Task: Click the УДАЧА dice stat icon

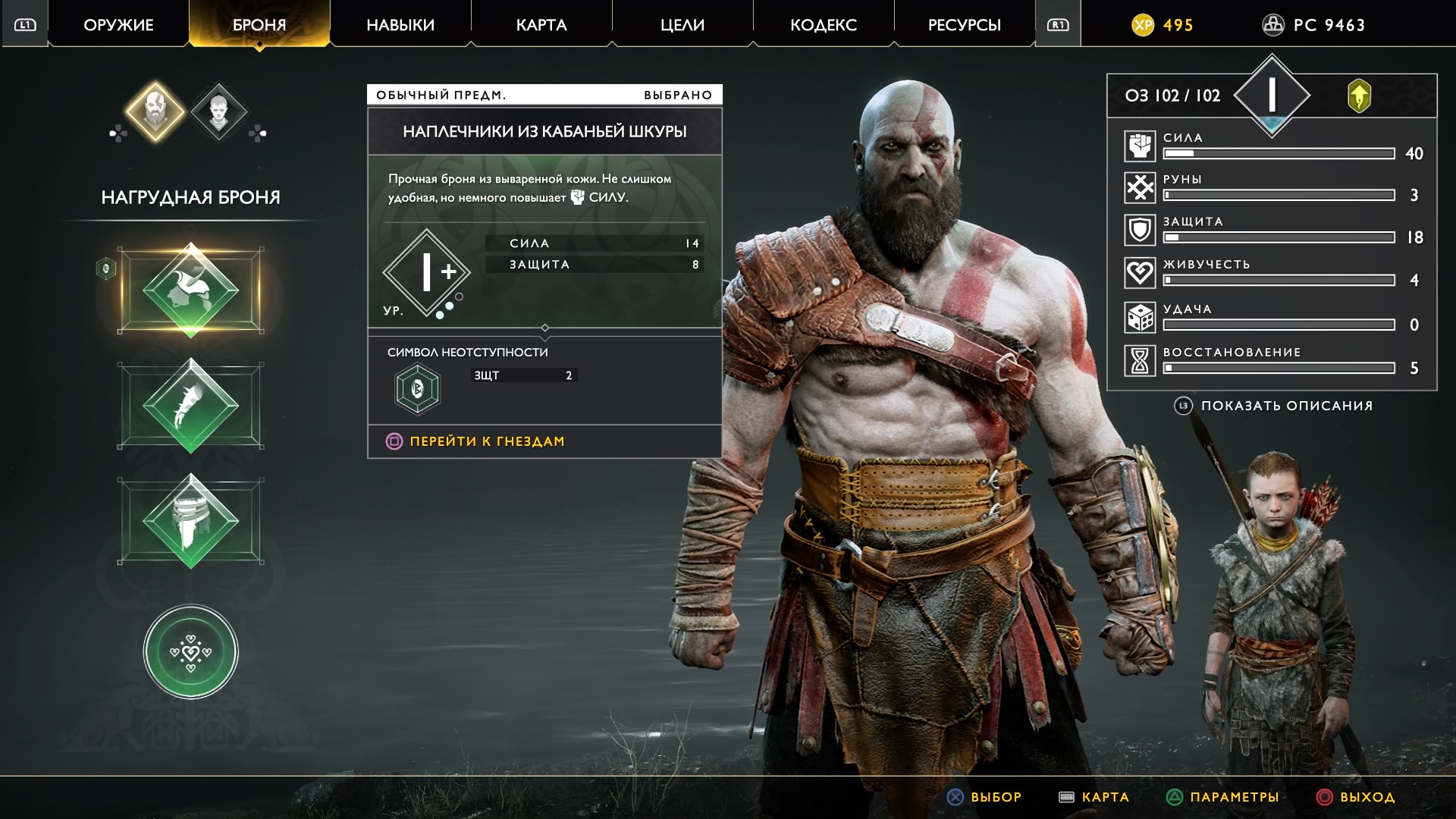Action: 1139,318
